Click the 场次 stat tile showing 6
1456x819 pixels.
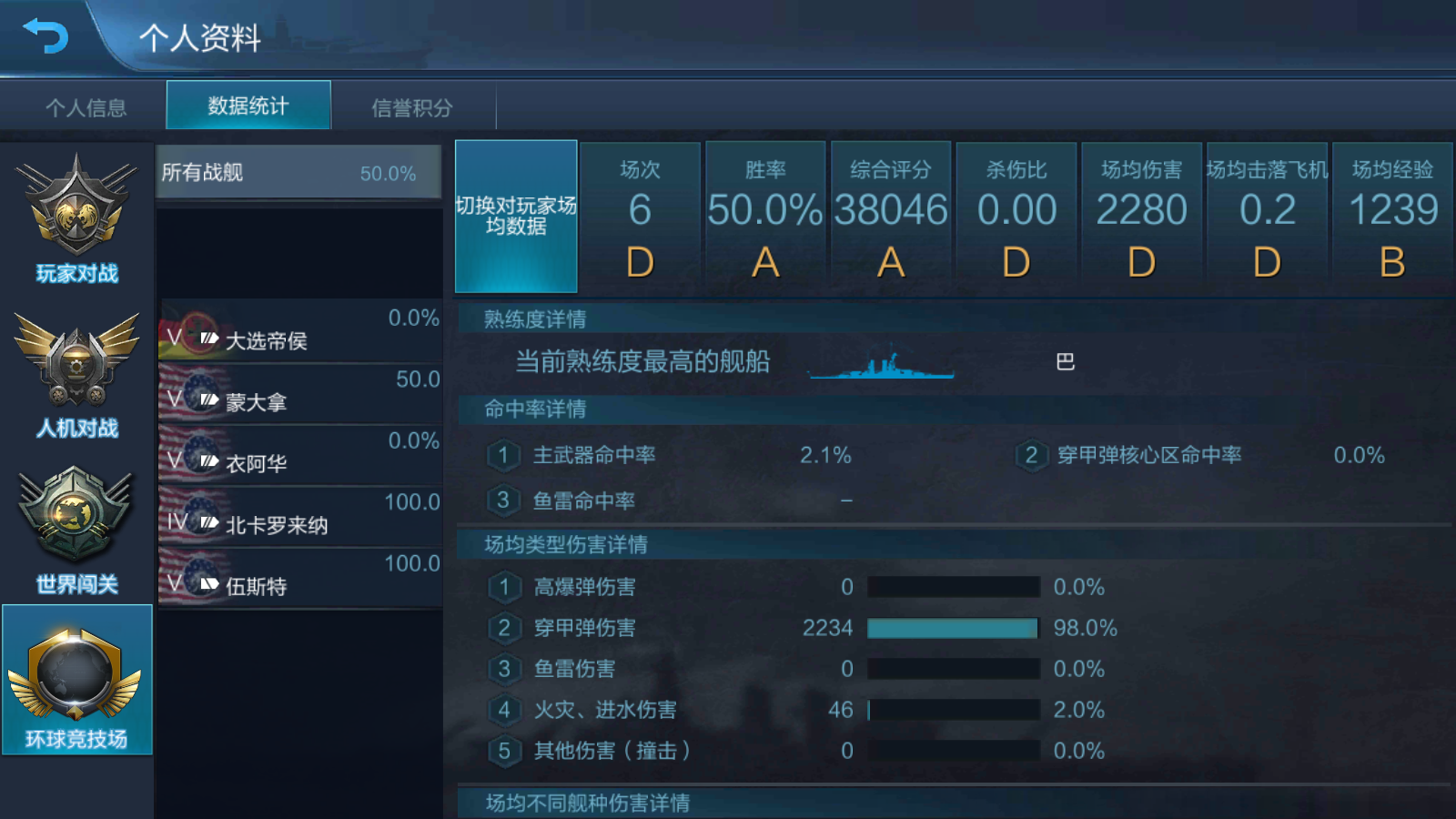click(x=640, y=215)
